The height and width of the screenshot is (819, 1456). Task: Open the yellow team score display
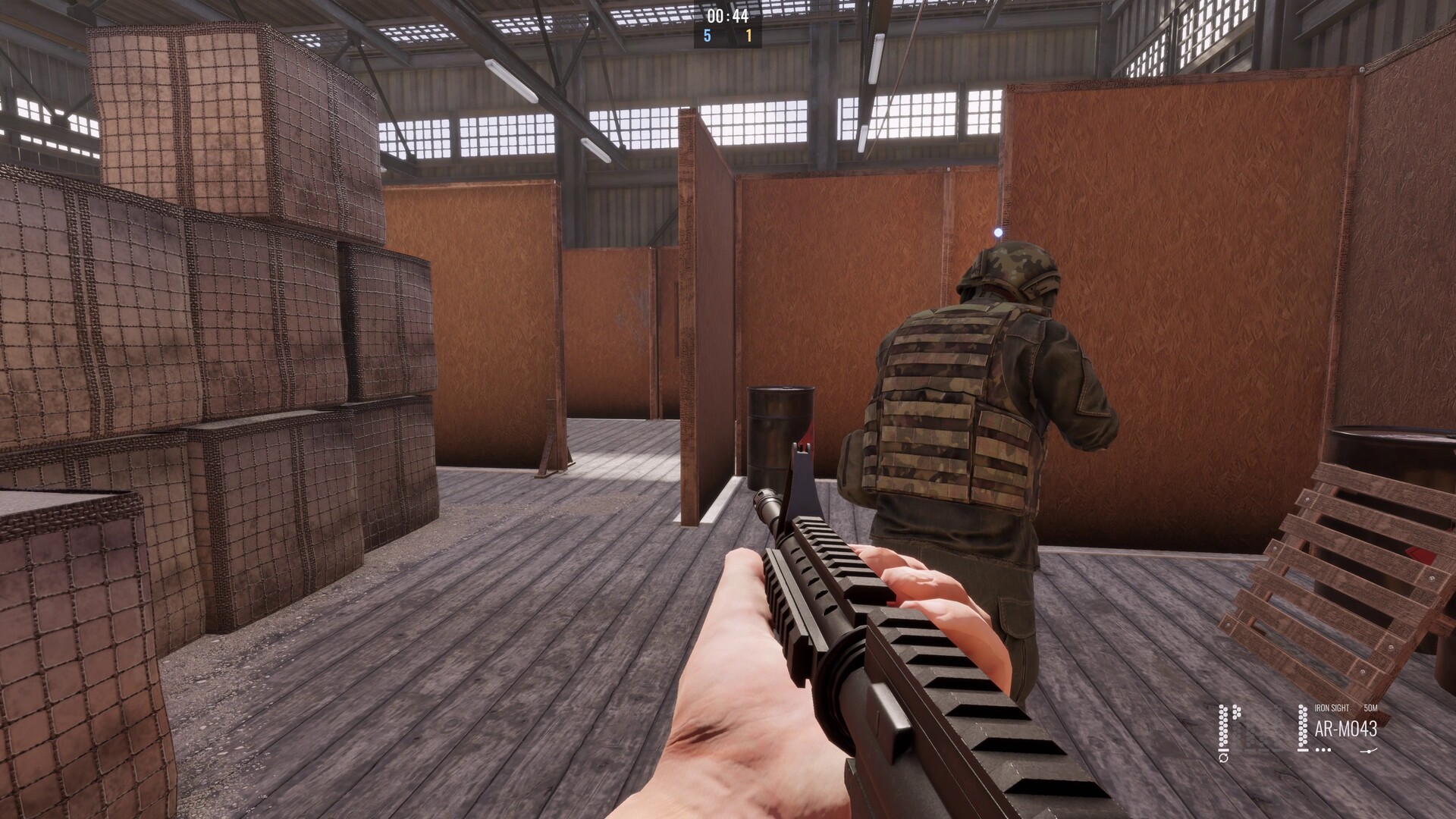748,36
